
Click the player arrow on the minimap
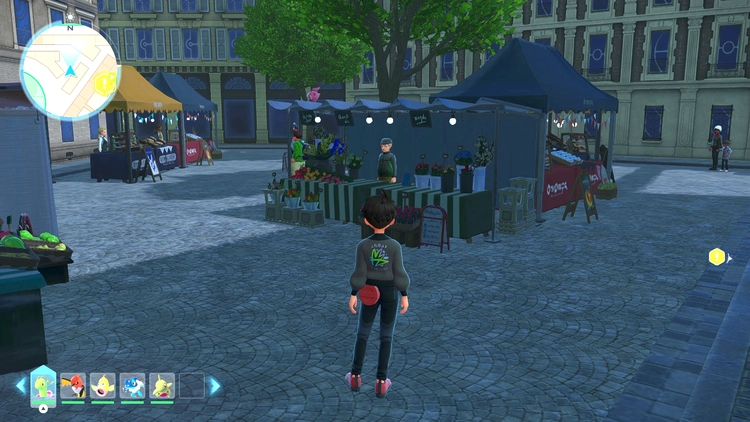click(70, 70)
